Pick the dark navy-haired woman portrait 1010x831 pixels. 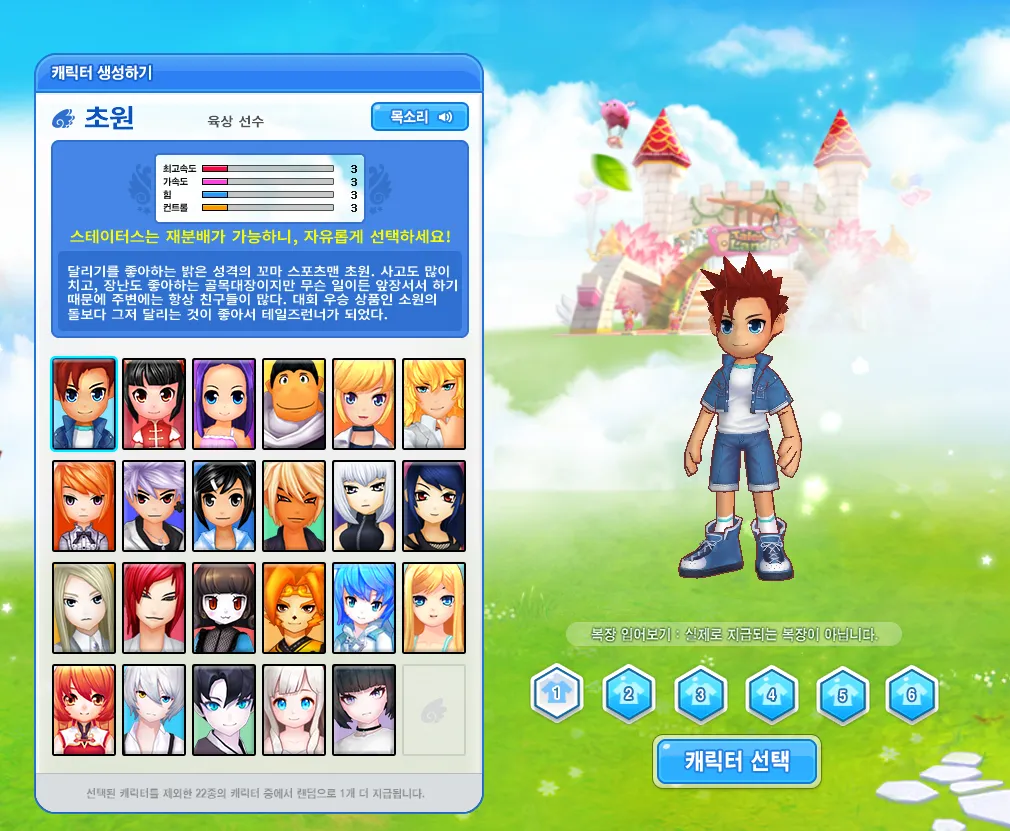[434, 506]
